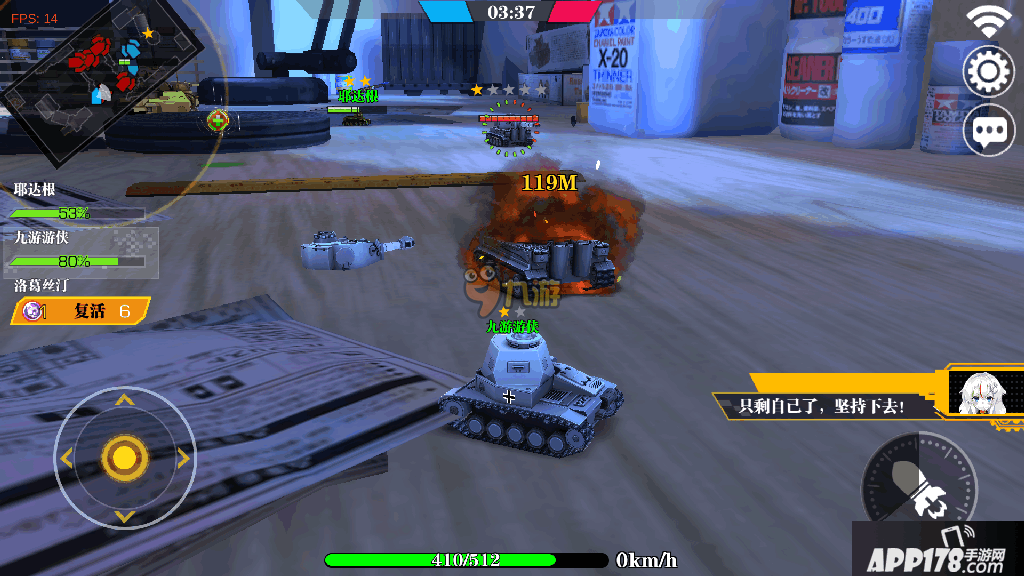Viewport: 1024px width, 576px height.
Task: Tap the anime girl commander portrait
Action: [x=978, y=394]
